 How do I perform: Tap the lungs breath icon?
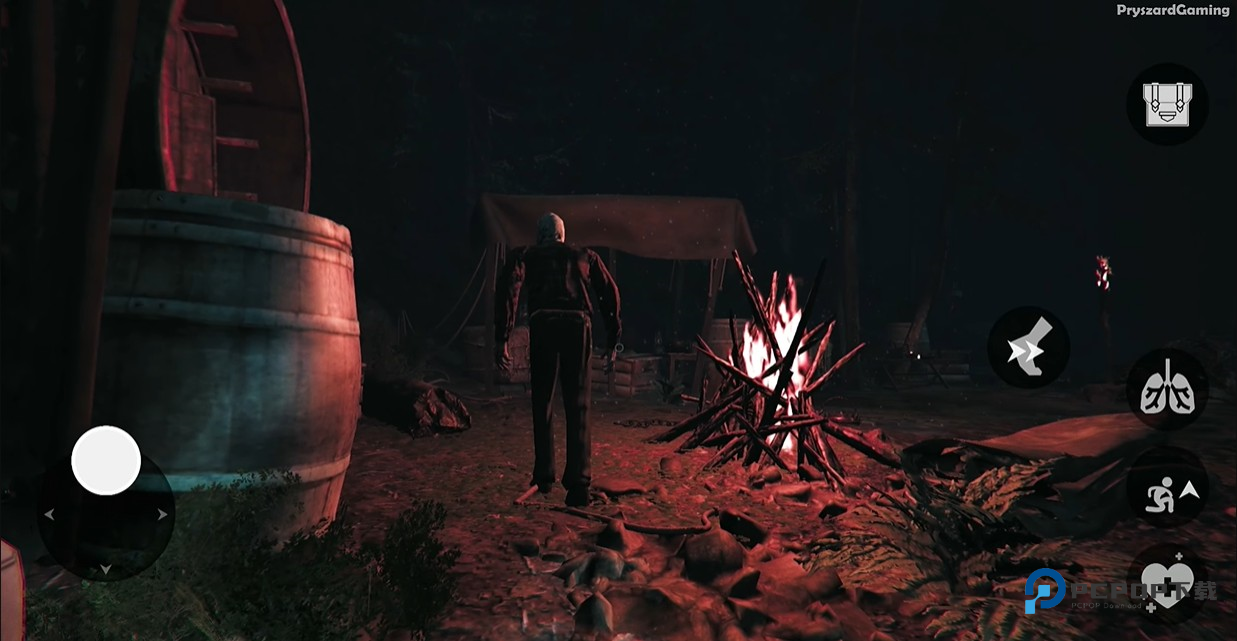tap(1167, 389)
